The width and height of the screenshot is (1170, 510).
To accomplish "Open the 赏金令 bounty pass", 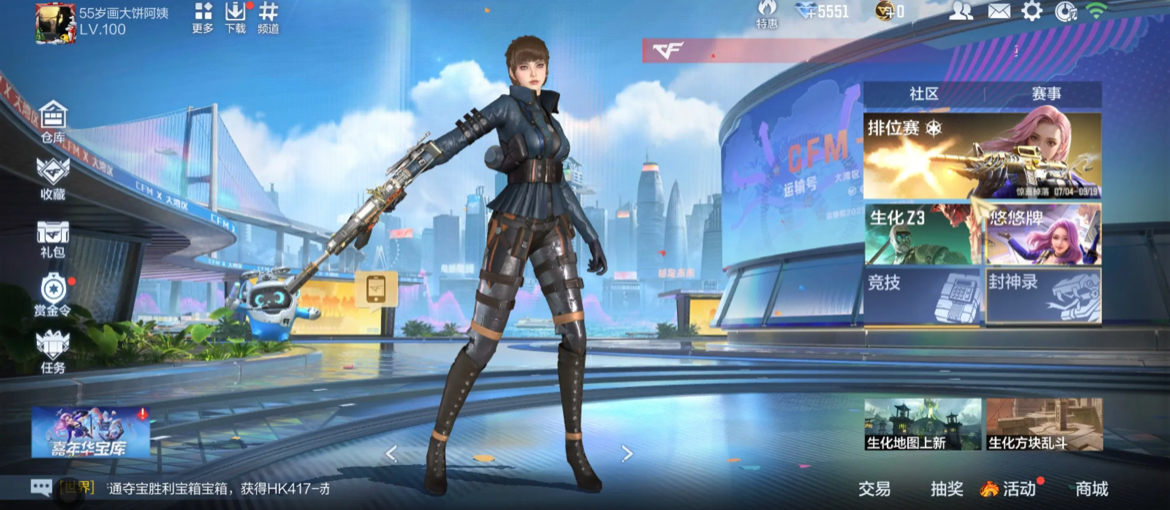I will (x=53, y=295).
